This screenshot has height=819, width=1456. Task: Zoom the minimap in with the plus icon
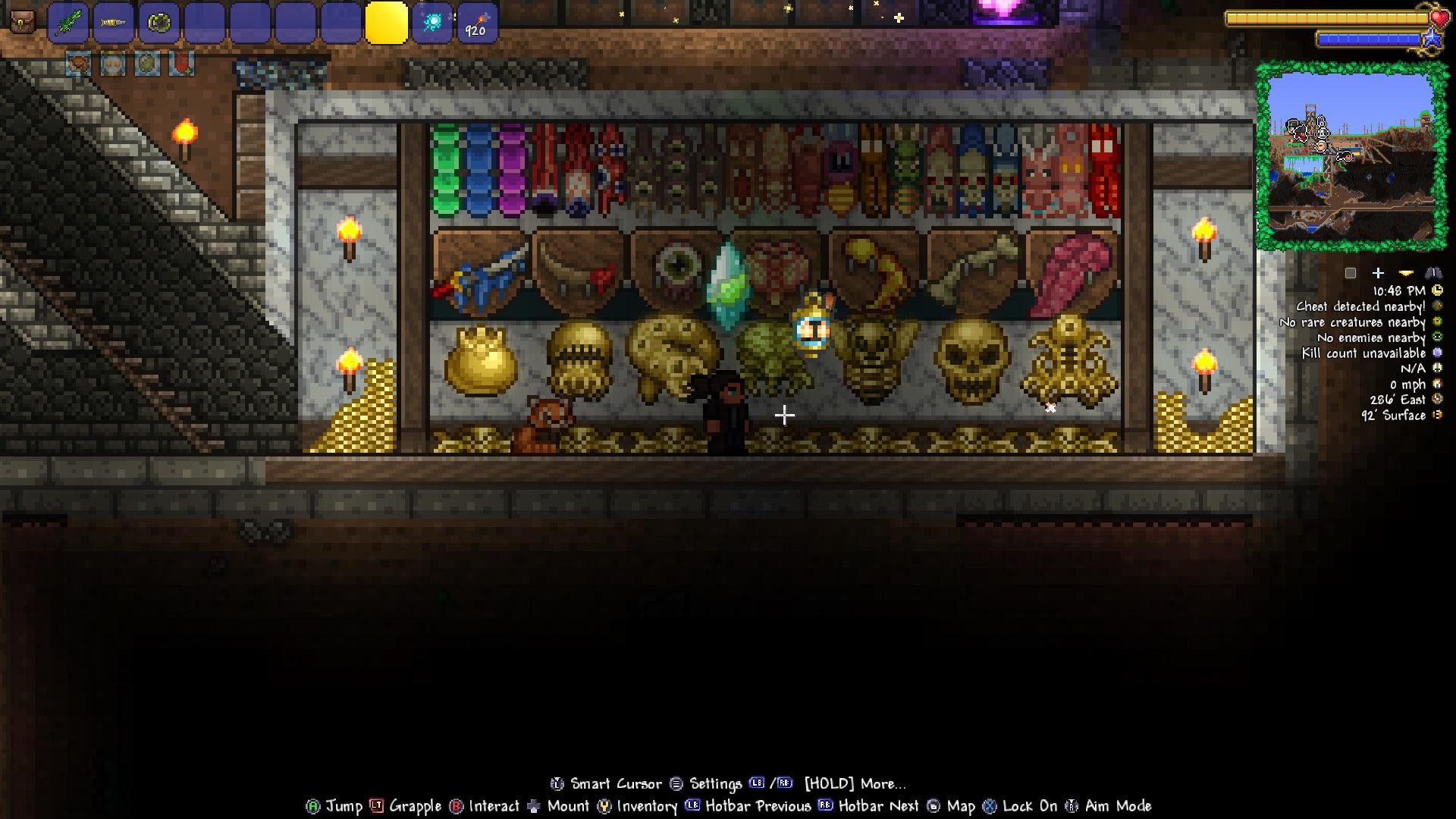1378,273
